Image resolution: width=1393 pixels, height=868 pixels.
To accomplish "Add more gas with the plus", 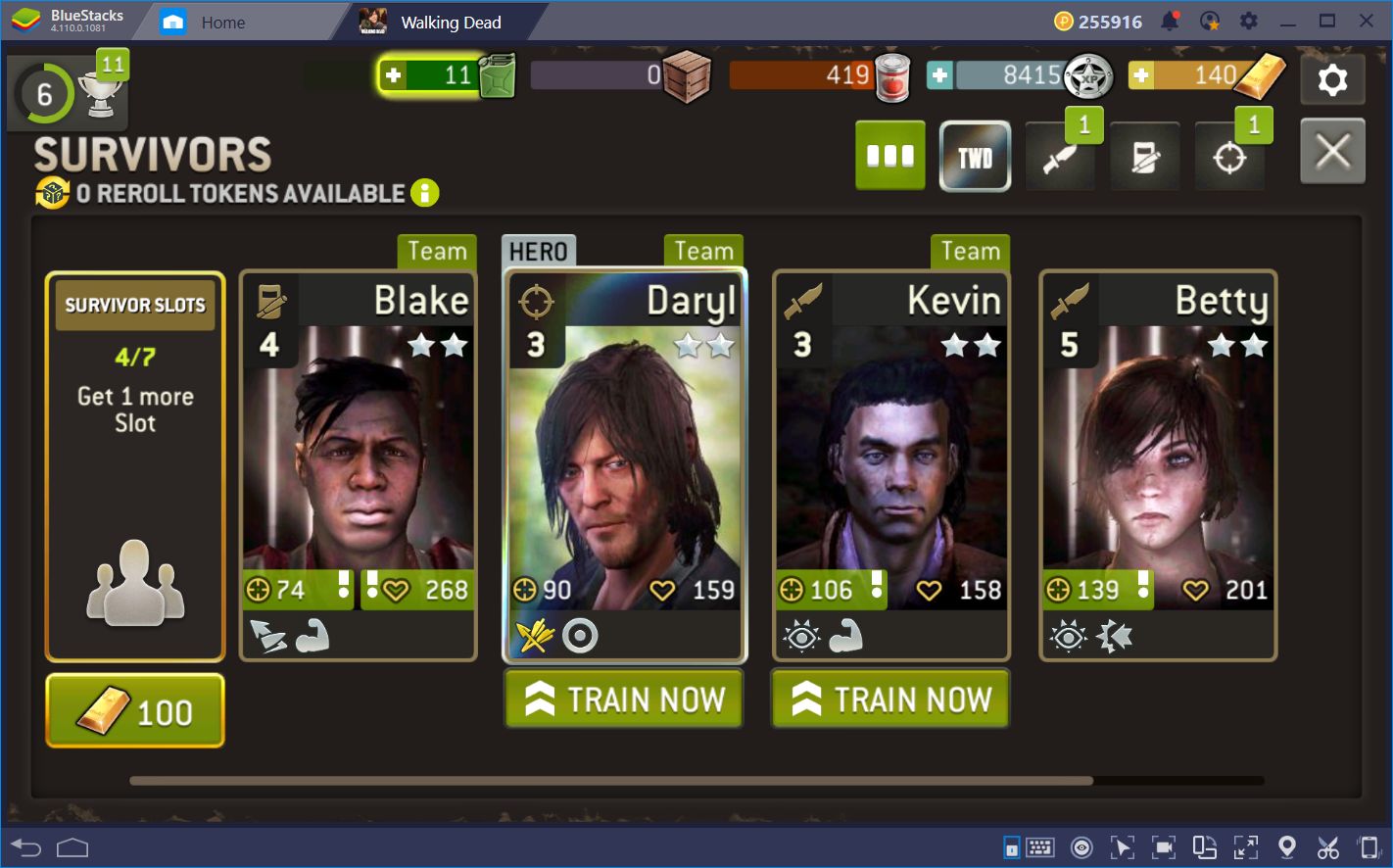I will [394, 75].
